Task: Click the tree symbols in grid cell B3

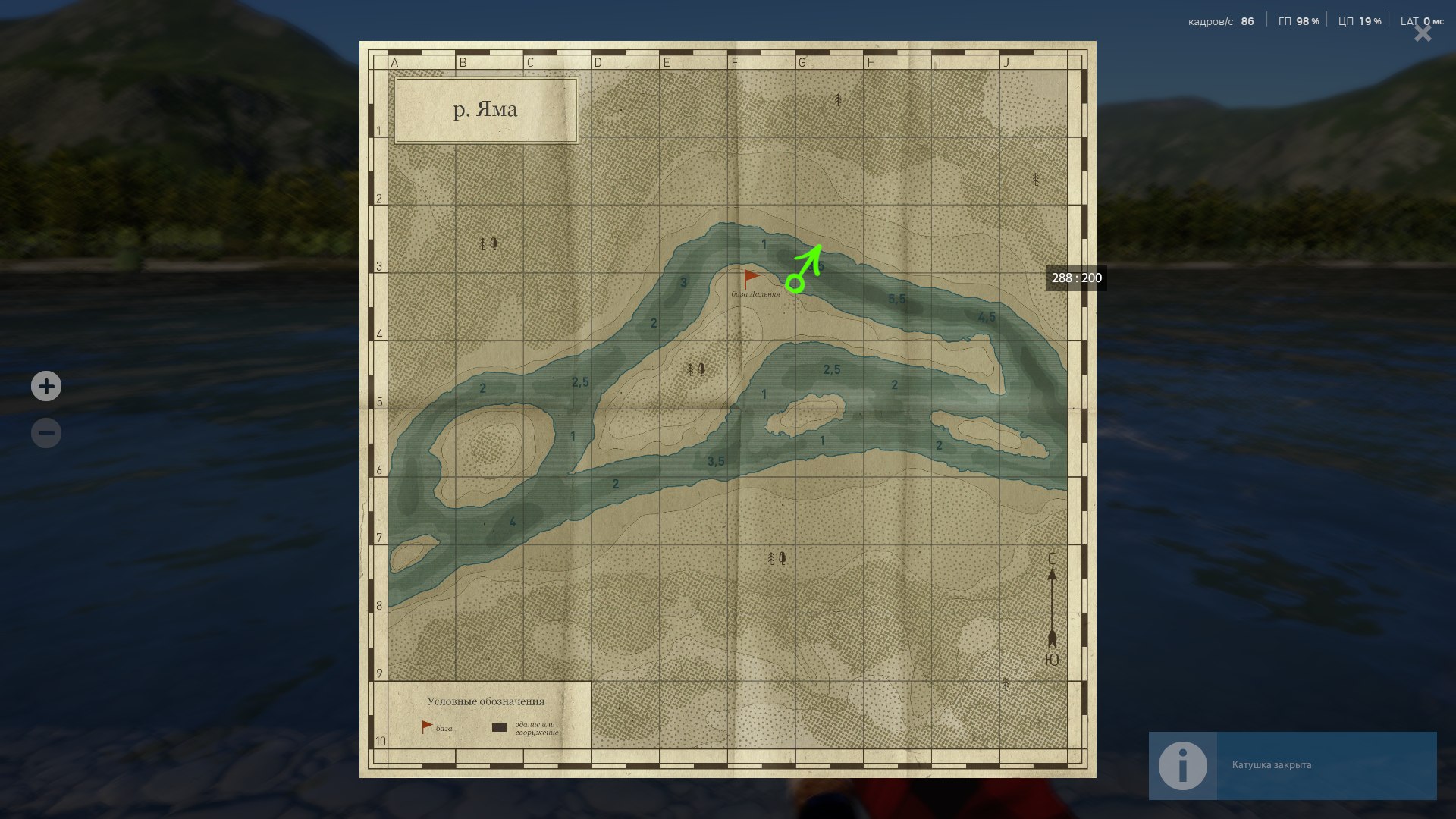Action: pyautogui.click(x=488, y=244)
